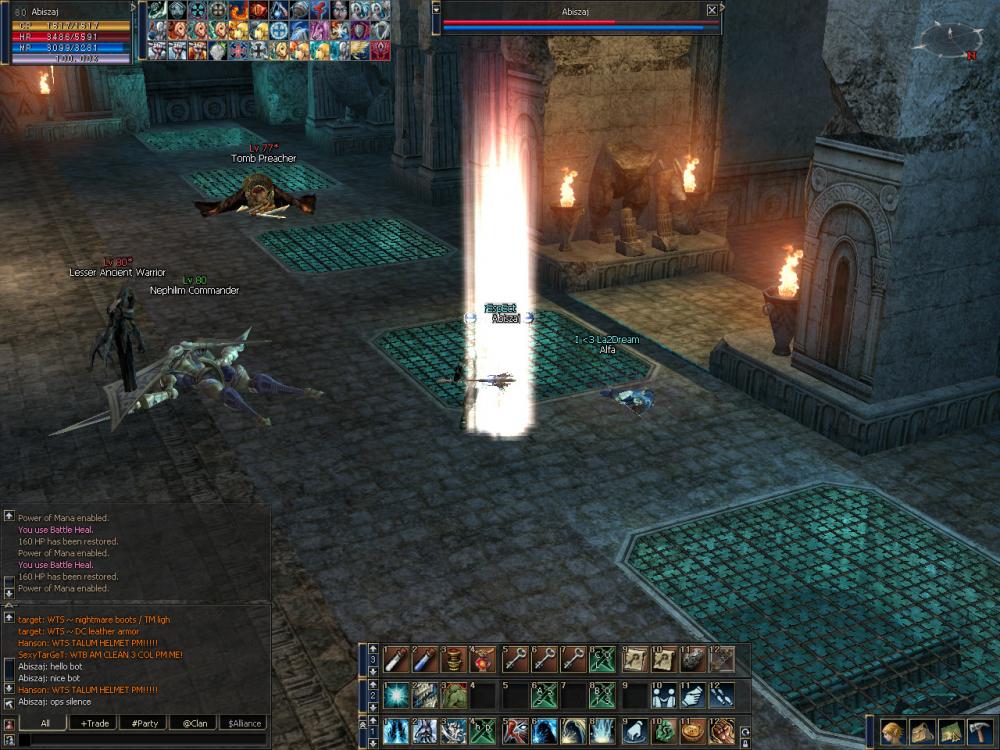The height and width of the screenshot is (750, 1000).
Task: Open the map icon in the menu bar
Action: pyautogui.click(x=950, y=731)
